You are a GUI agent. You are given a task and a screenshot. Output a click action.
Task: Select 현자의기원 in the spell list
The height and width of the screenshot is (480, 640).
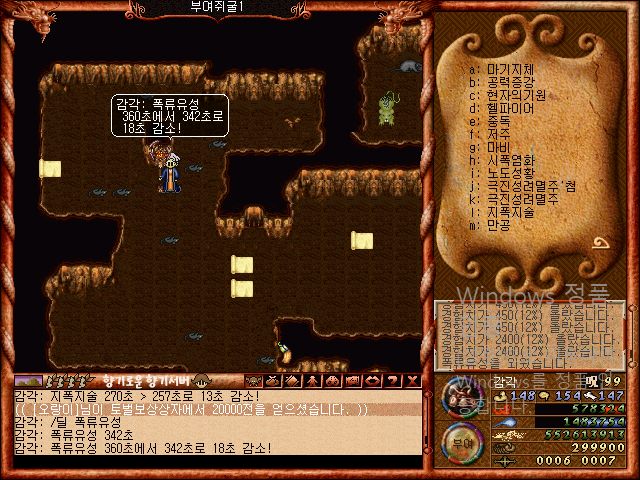coord(512,95)
